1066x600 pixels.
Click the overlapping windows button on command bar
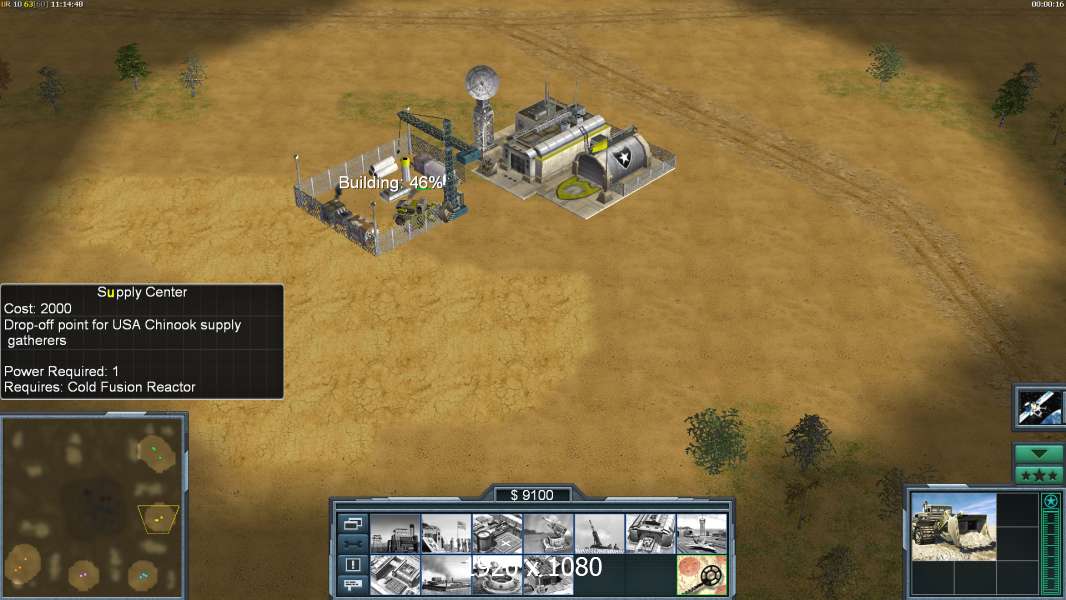pyautogui.click(x=353, y=523)
